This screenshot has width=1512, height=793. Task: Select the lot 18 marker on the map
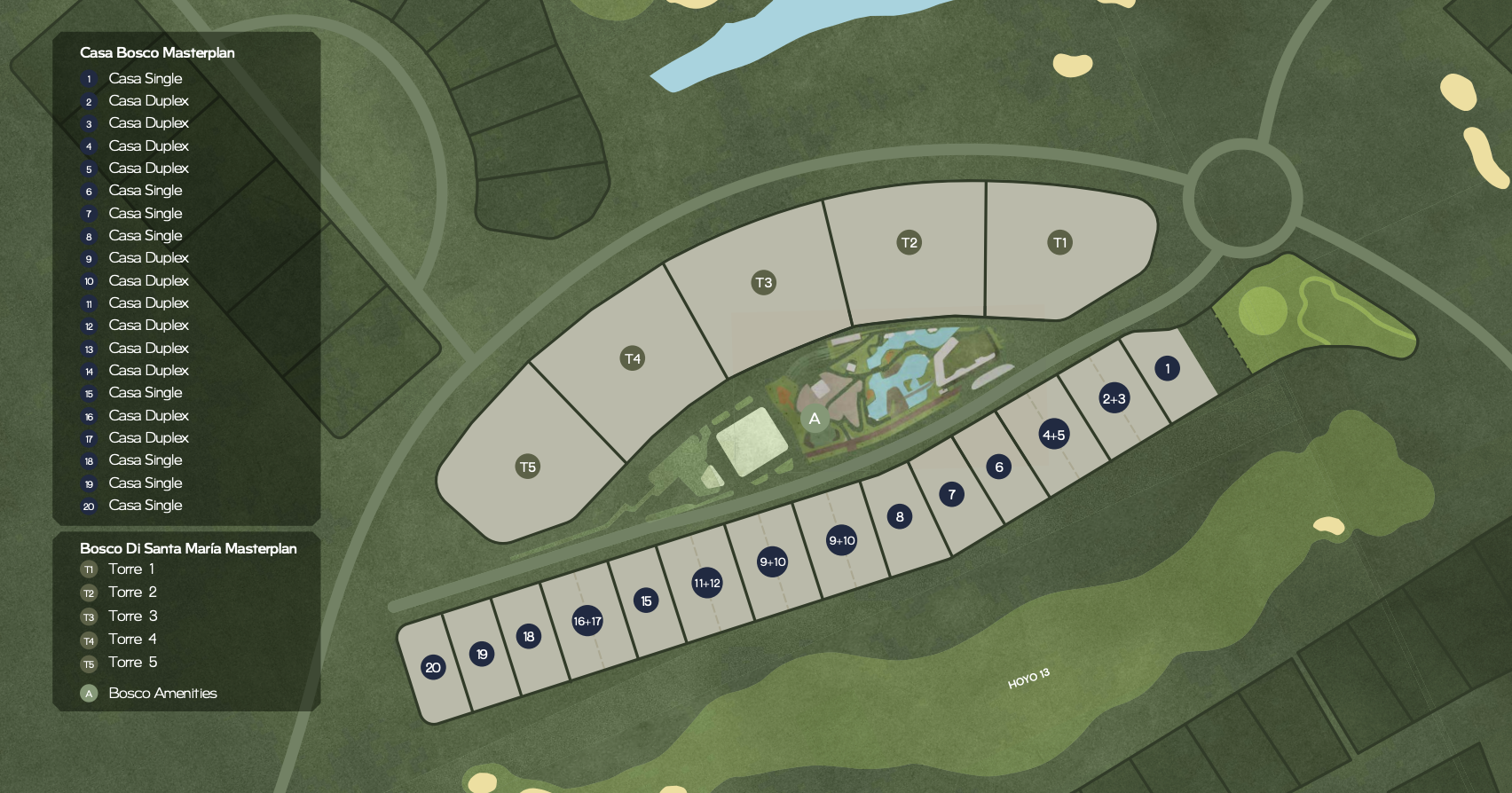pos(528,636)
